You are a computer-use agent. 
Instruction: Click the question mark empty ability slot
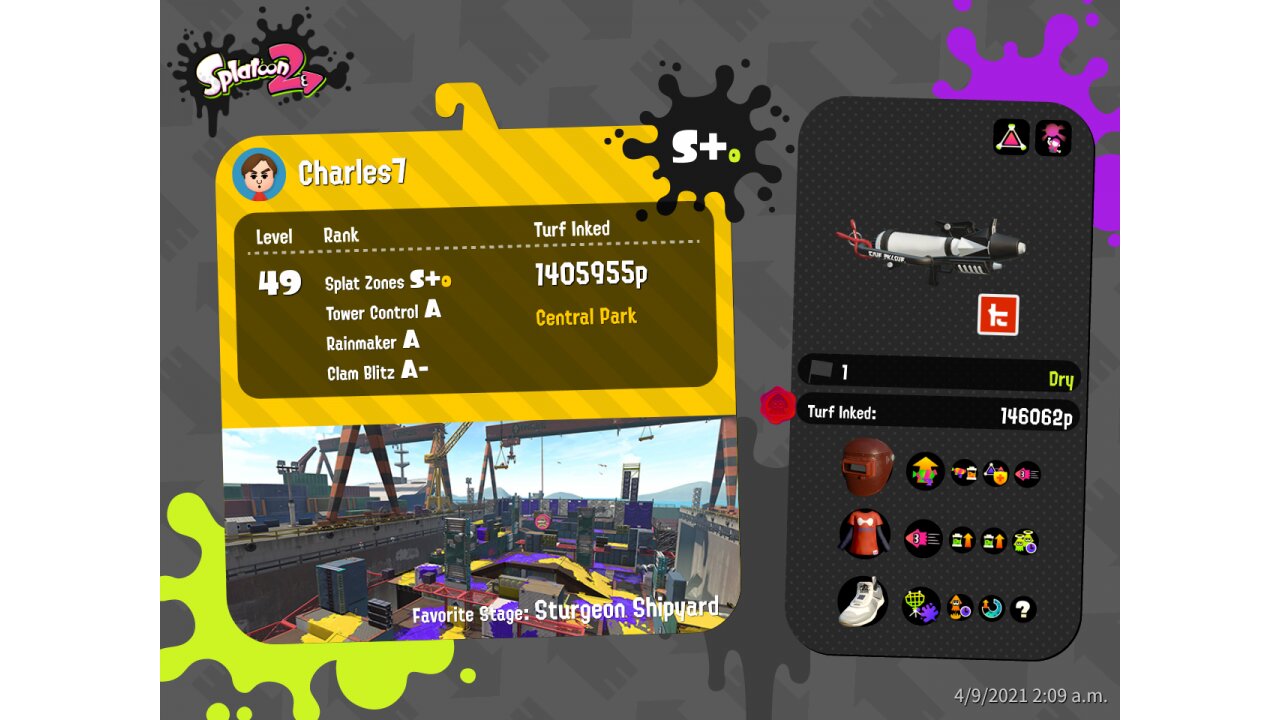point(1022,608)
